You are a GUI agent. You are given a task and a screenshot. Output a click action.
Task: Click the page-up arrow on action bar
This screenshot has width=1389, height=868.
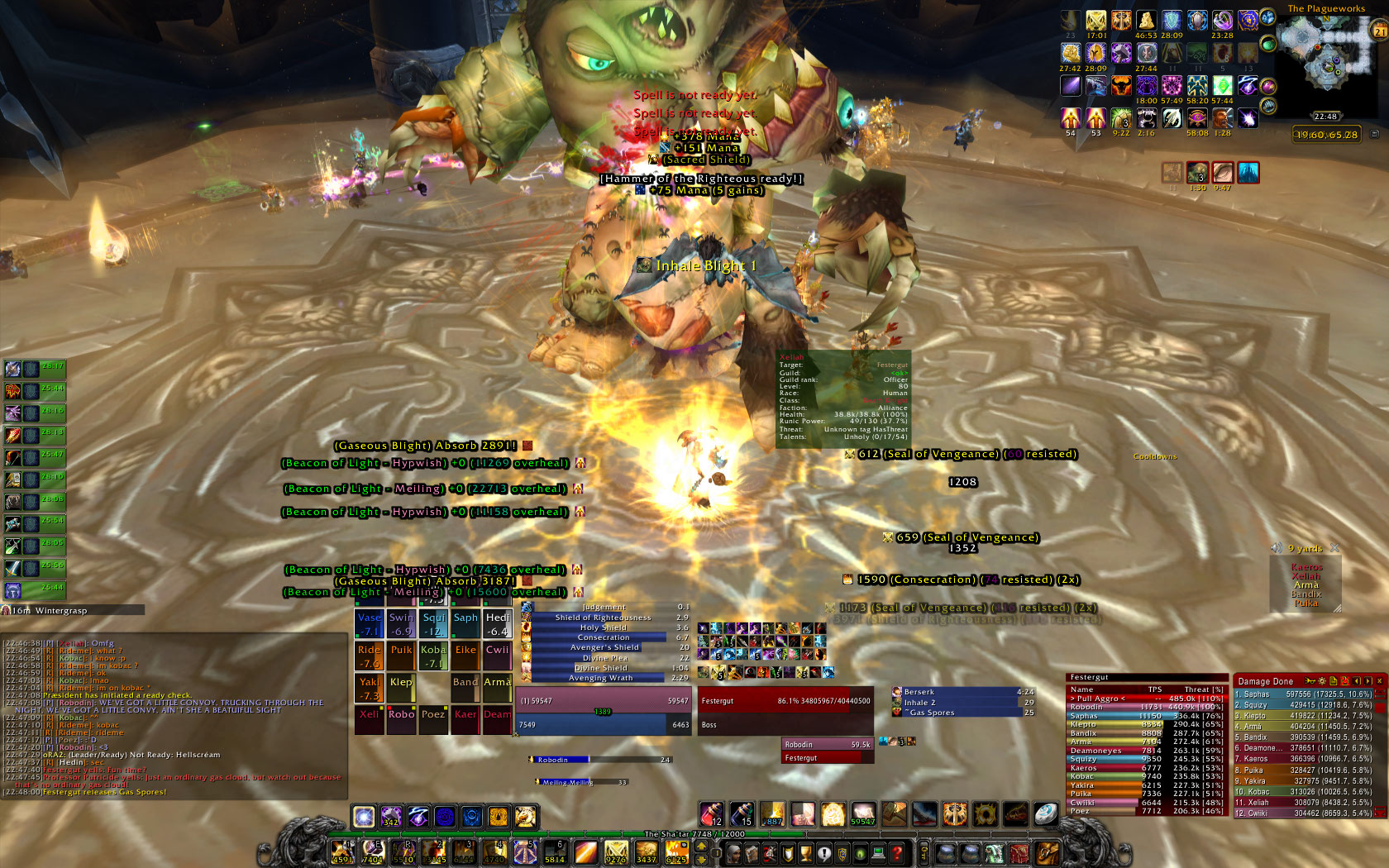701,846
